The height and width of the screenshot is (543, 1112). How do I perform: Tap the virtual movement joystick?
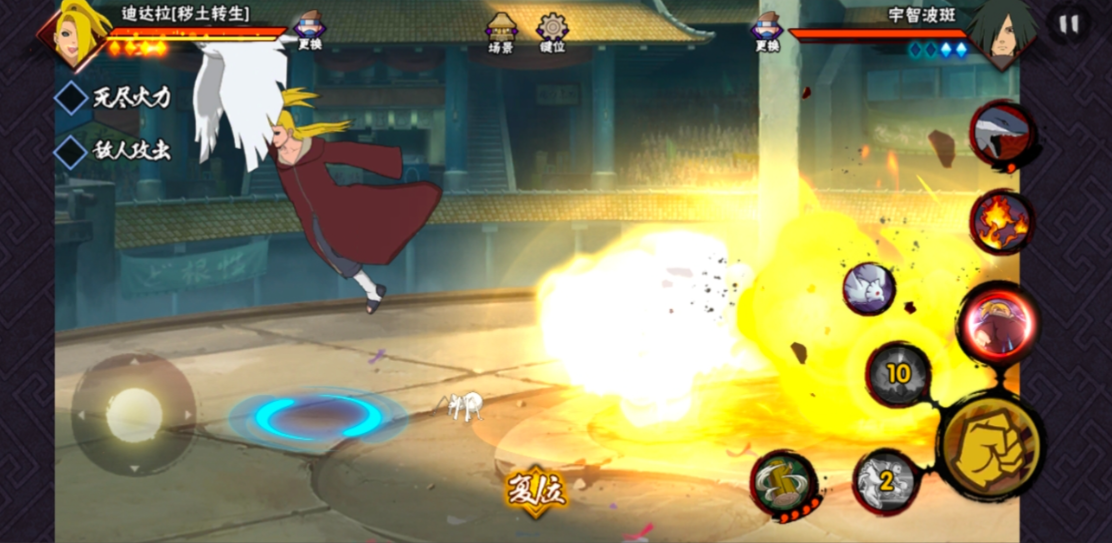coord(134,414)
